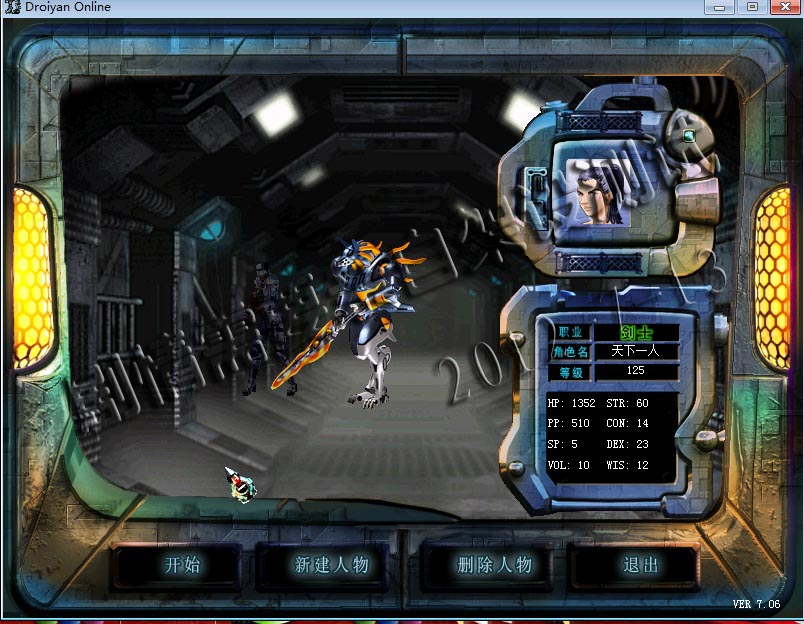
Task: Close the Droiyan Online window
Action: (x=783, y=7)
